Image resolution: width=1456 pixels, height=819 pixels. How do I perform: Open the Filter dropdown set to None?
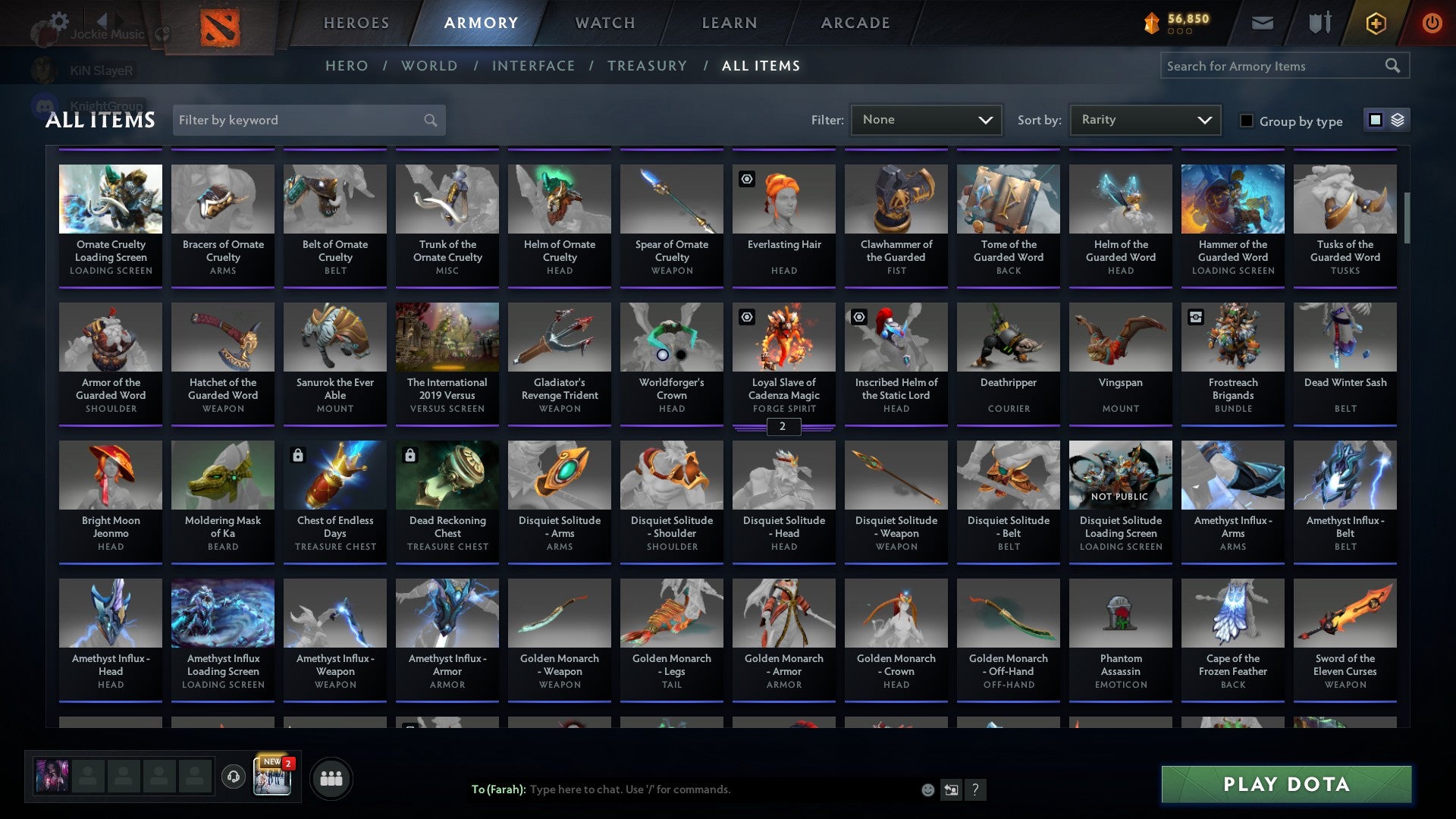[926, 119]
